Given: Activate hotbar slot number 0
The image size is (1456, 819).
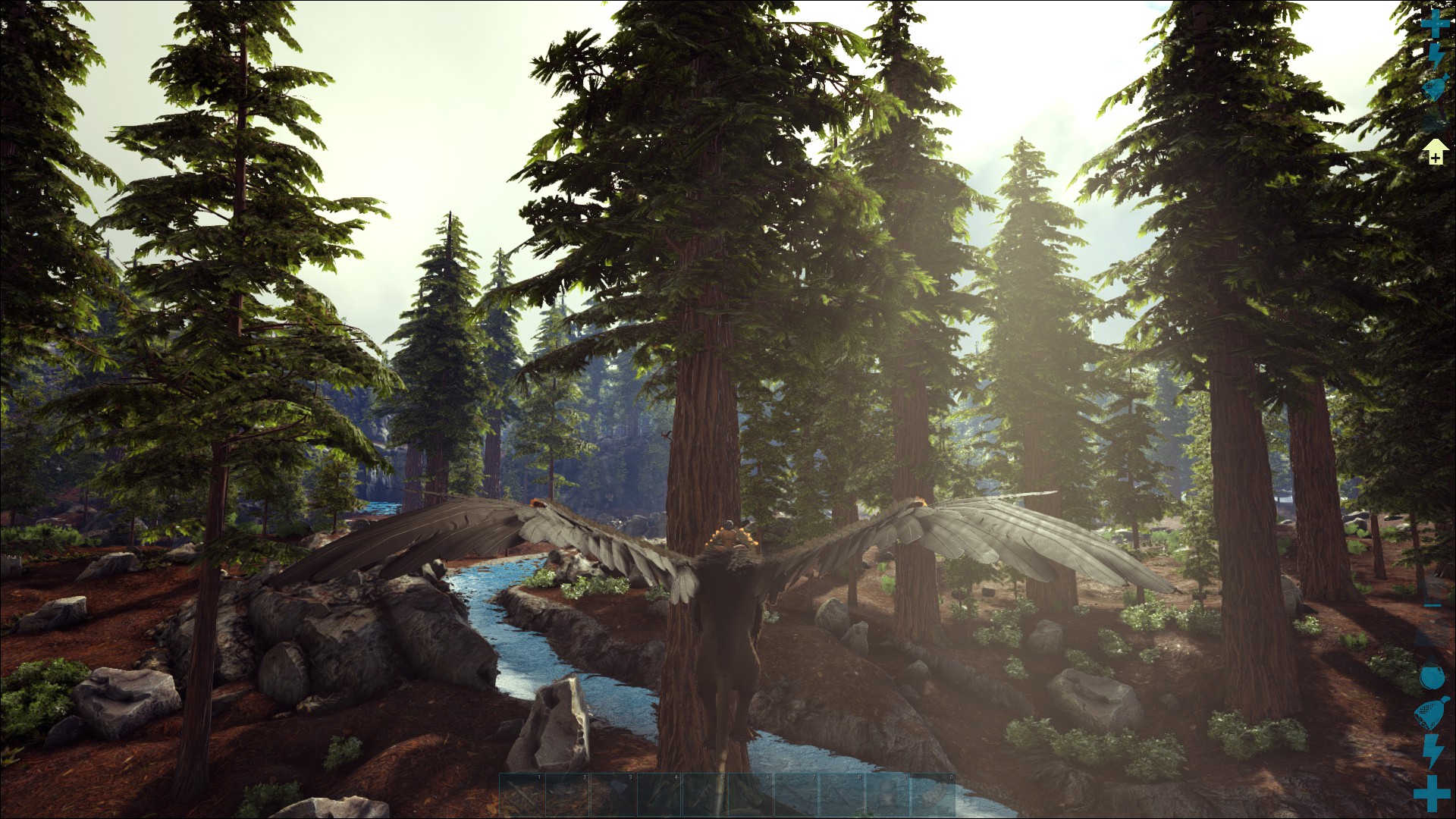Looking at the screenshot, I should (932, 794).
